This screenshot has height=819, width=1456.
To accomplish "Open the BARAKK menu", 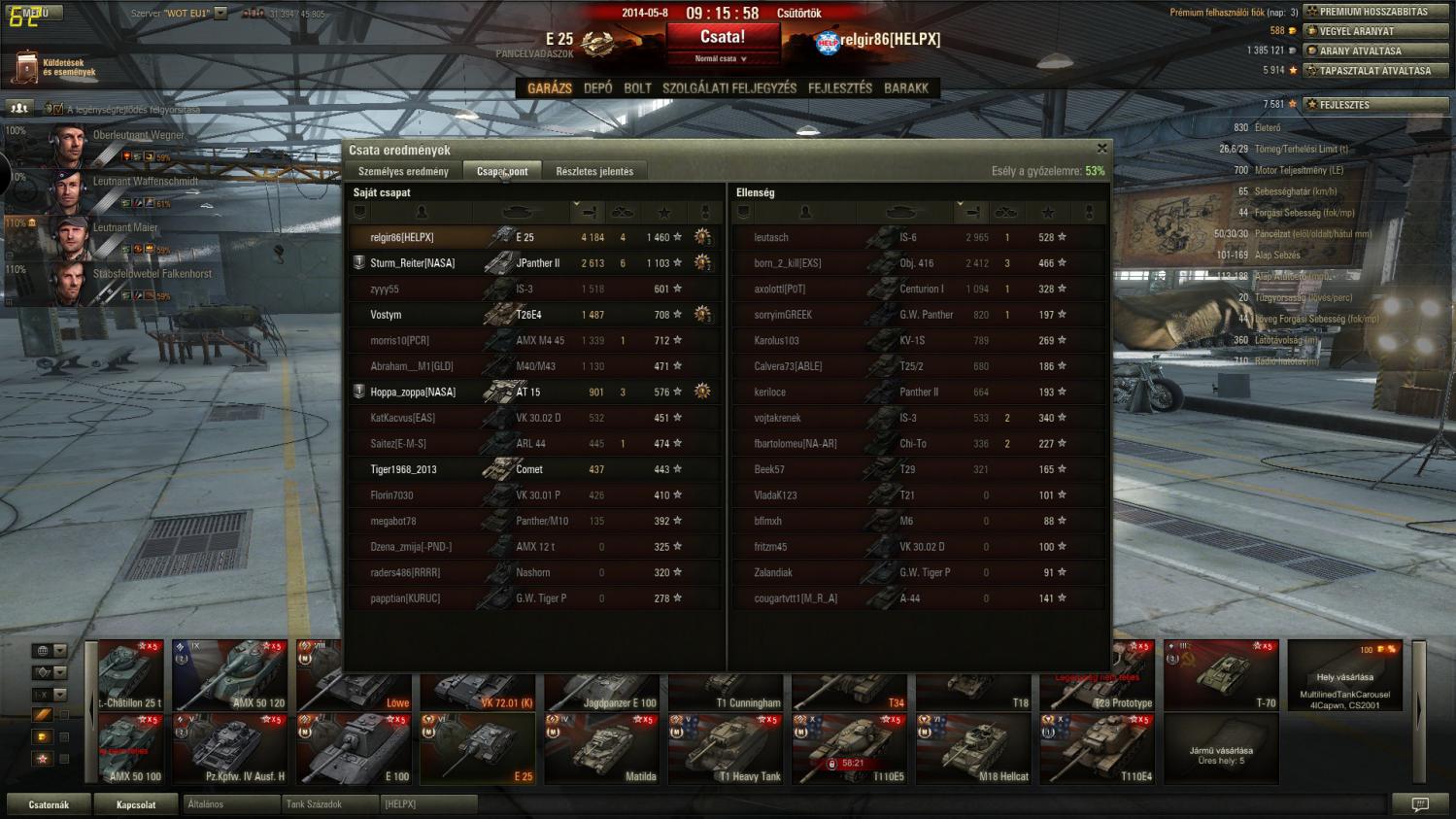I will (906, 88).
